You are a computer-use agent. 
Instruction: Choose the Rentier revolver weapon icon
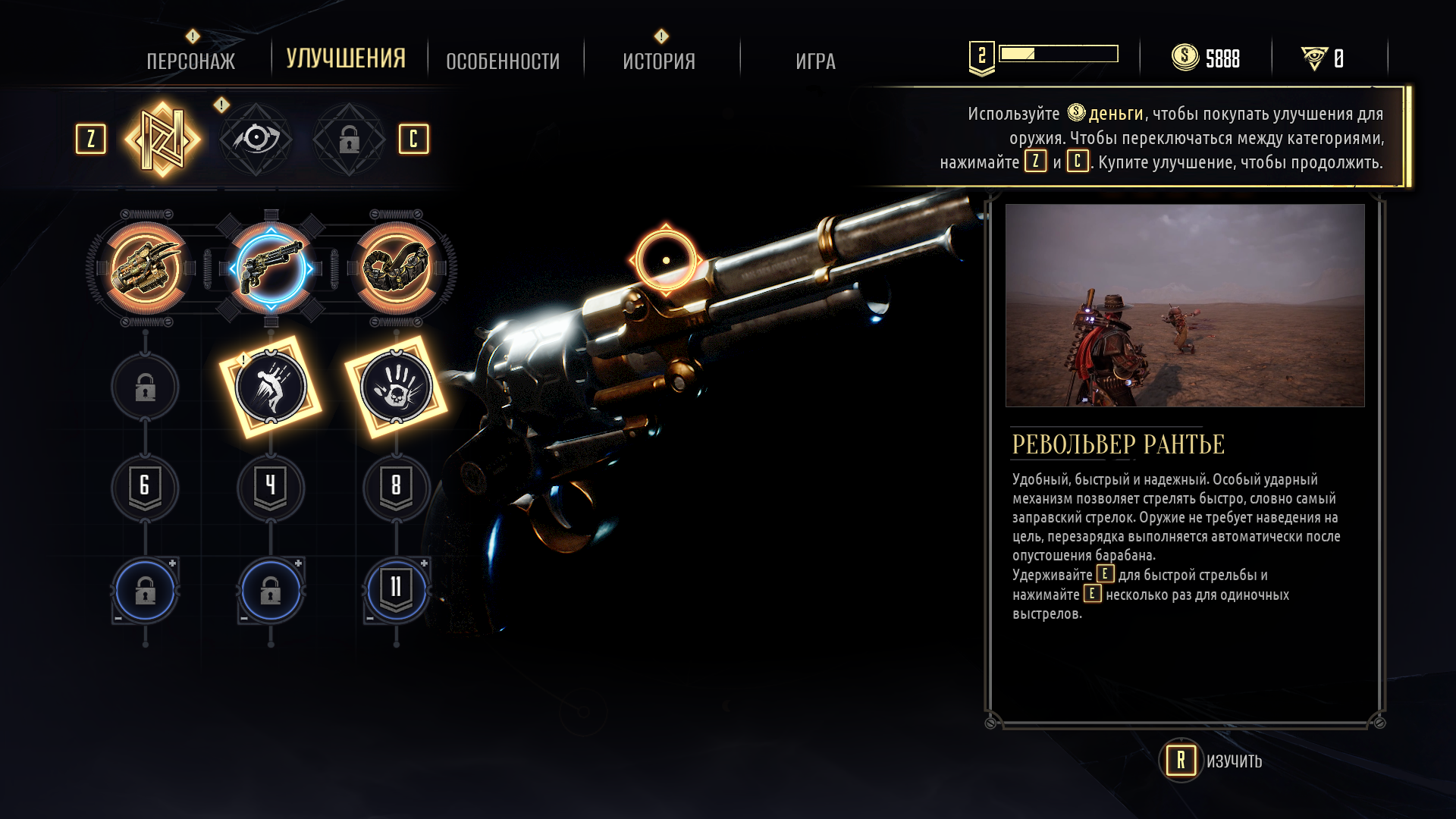tap(271, 268)
